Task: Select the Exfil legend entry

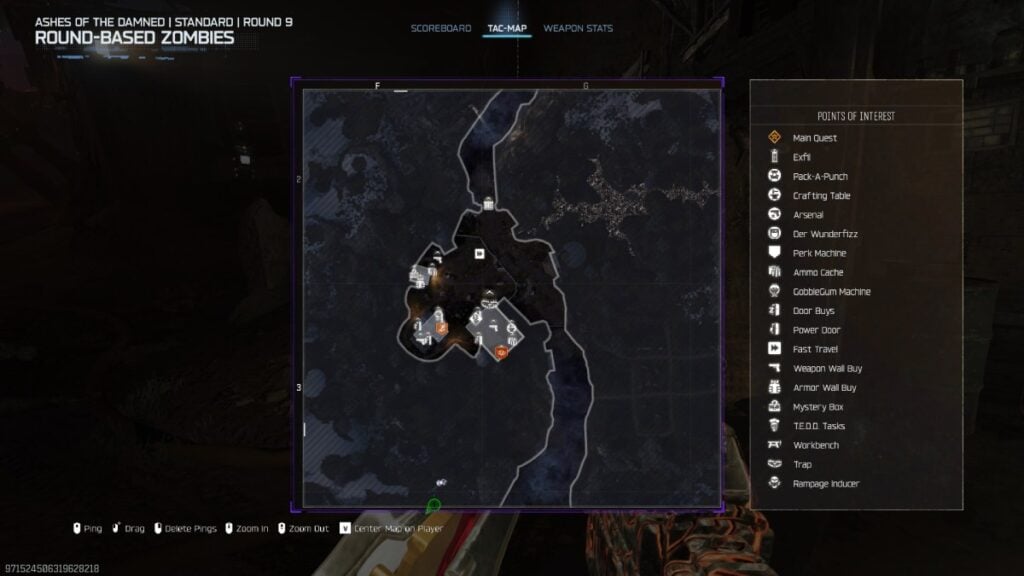Action: (801, 157)
